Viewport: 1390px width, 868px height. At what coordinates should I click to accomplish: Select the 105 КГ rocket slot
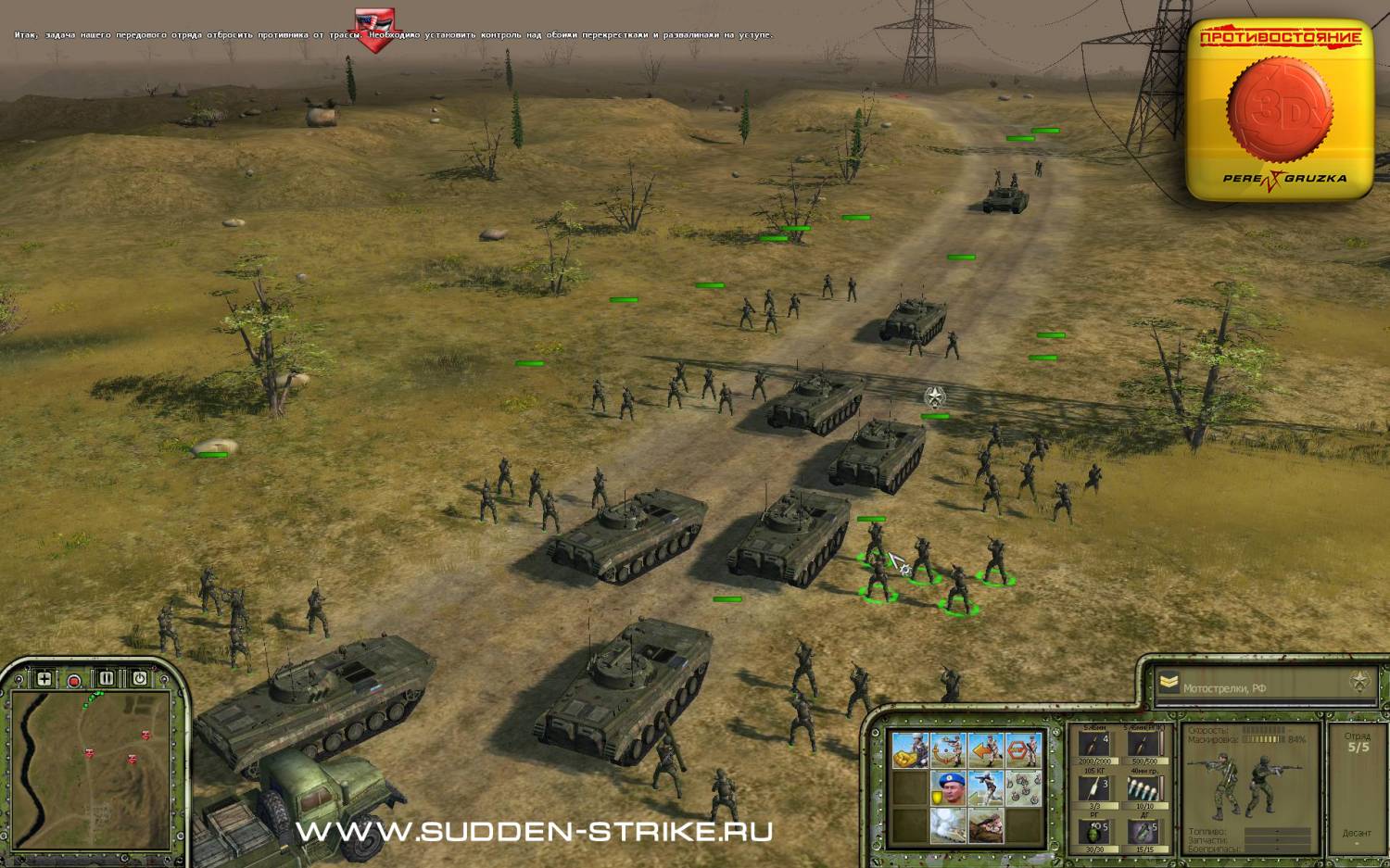pyautogui.click(x=1094, y=788)
